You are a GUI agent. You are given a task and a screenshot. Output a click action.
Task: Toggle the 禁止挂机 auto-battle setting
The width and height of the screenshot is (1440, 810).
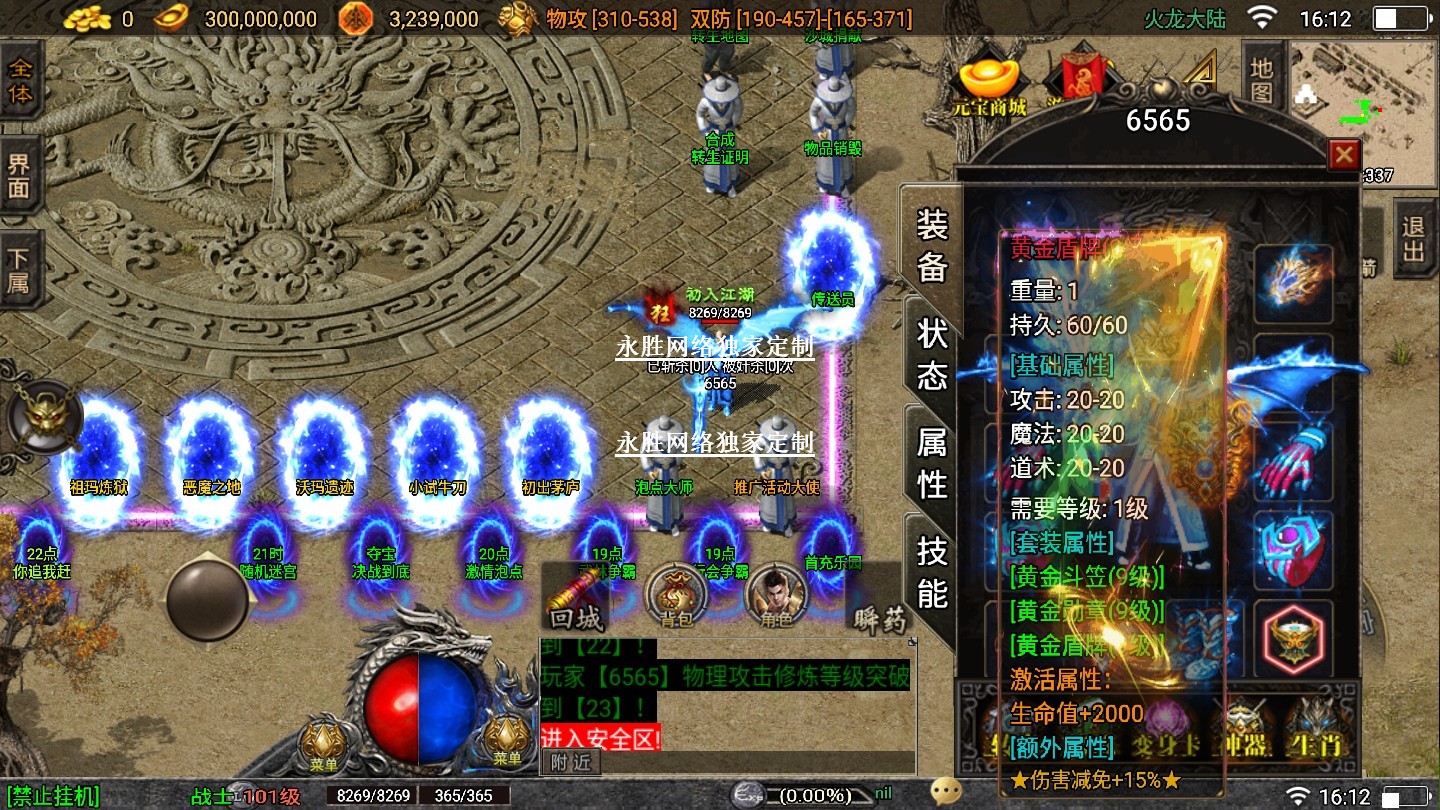(x=51, y=796)
